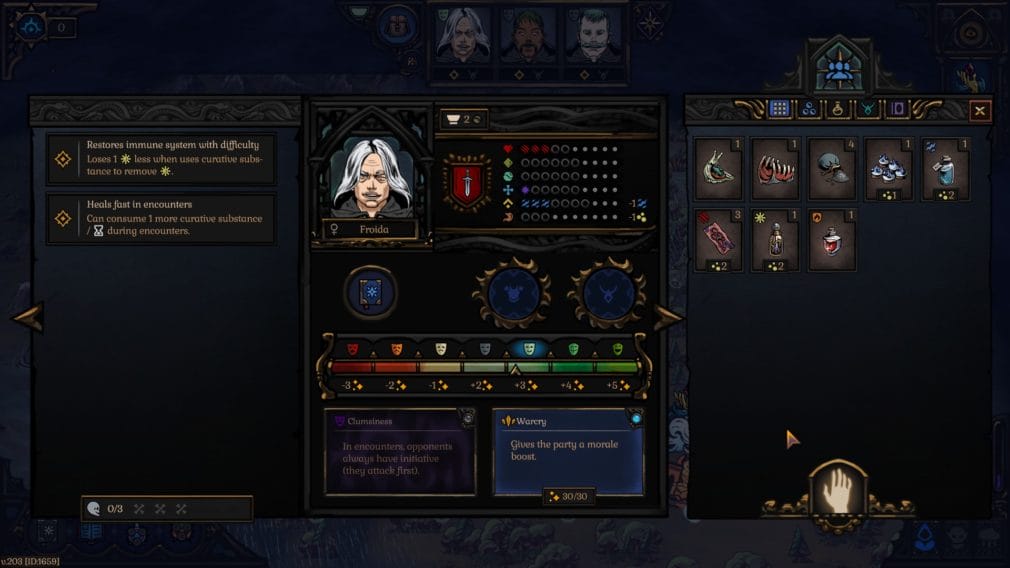
Task: Select the Clumsiness trait card
Action: point(400,452)
